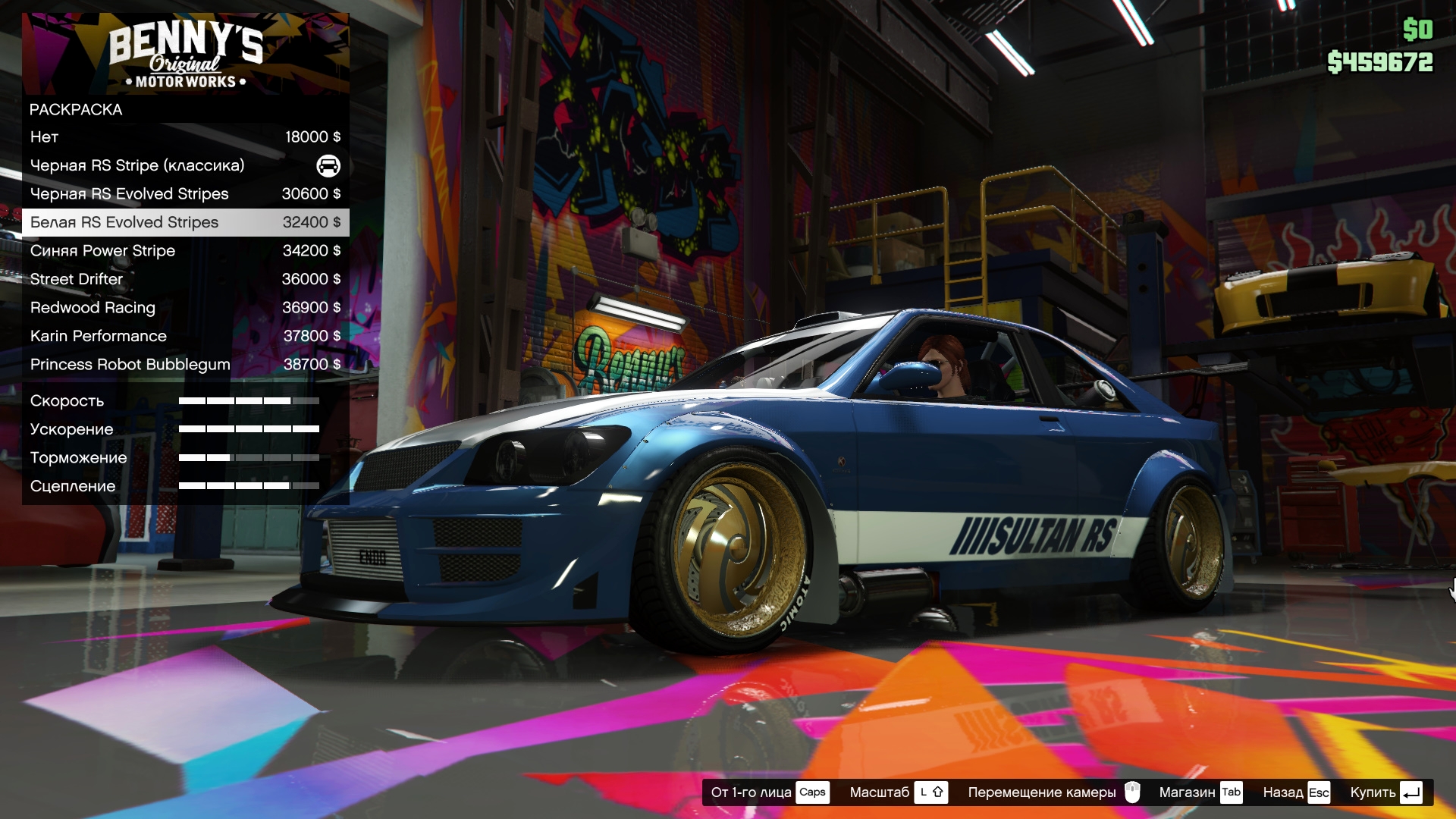Switch to От 1-го лица view
Screen dimensions: 1456x819
[x=769, y=792]
